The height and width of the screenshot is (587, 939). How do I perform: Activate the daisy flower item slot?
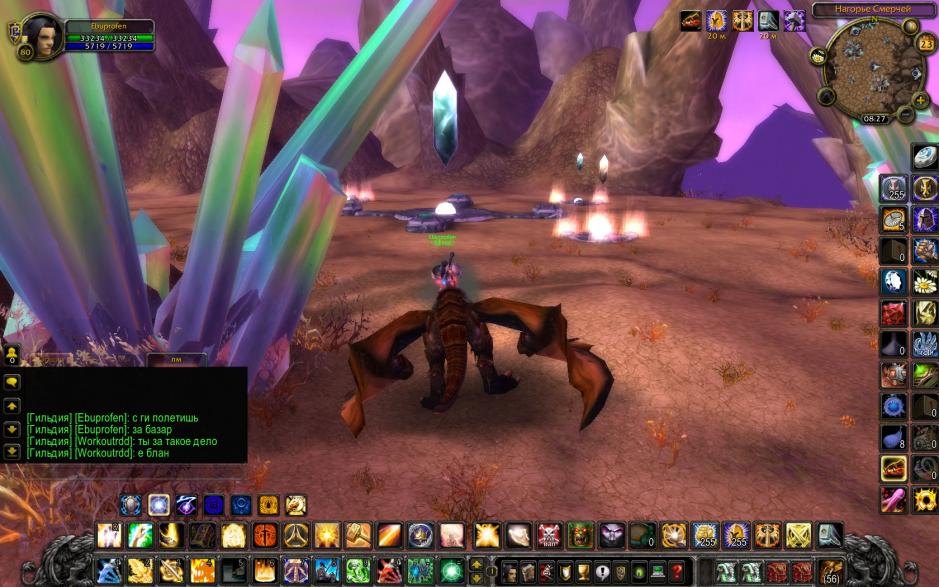pyautogui.click(x=925, y=281)
